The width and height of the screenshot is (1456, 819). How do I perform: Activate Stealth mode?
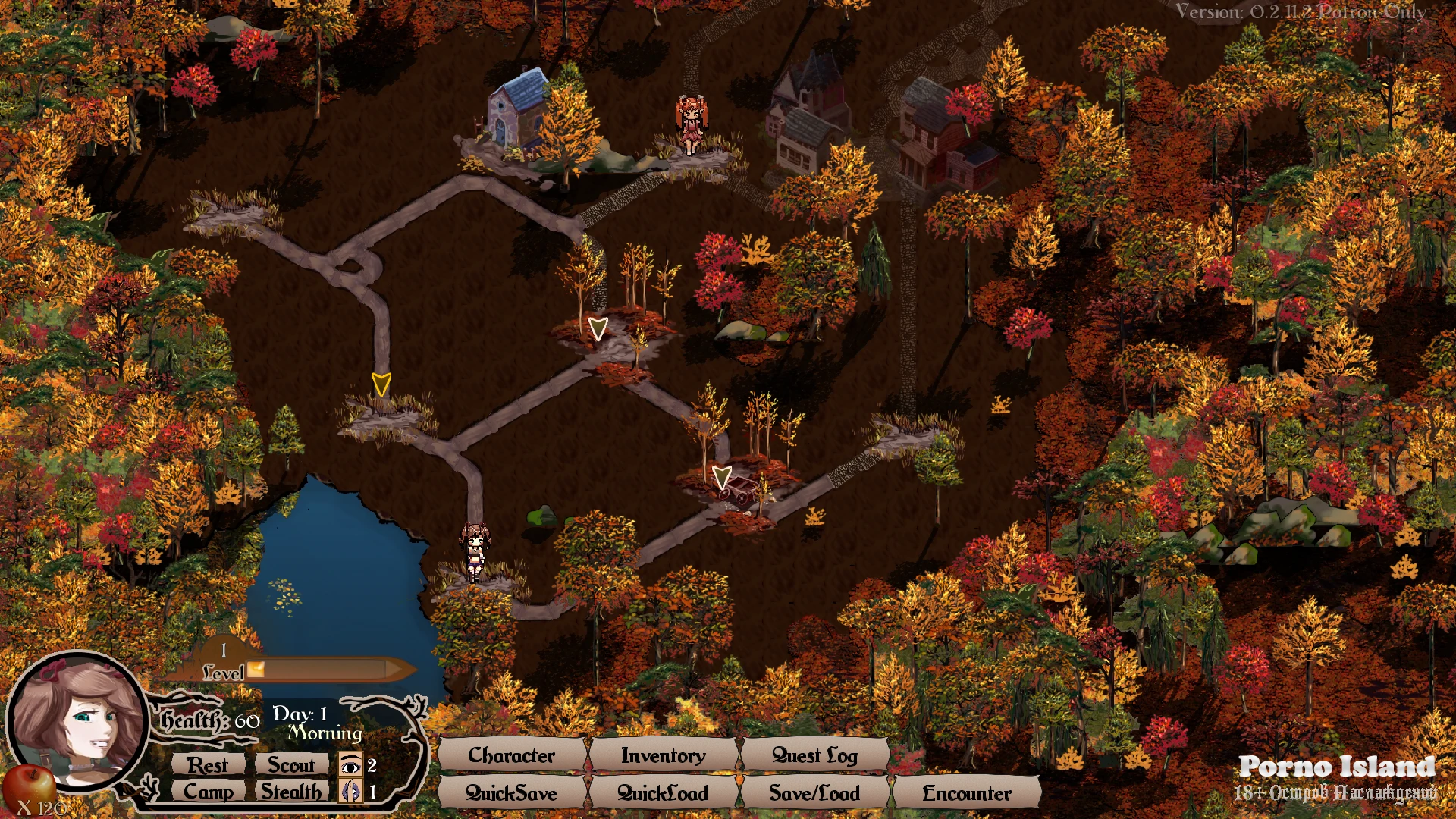click(291, 792)
